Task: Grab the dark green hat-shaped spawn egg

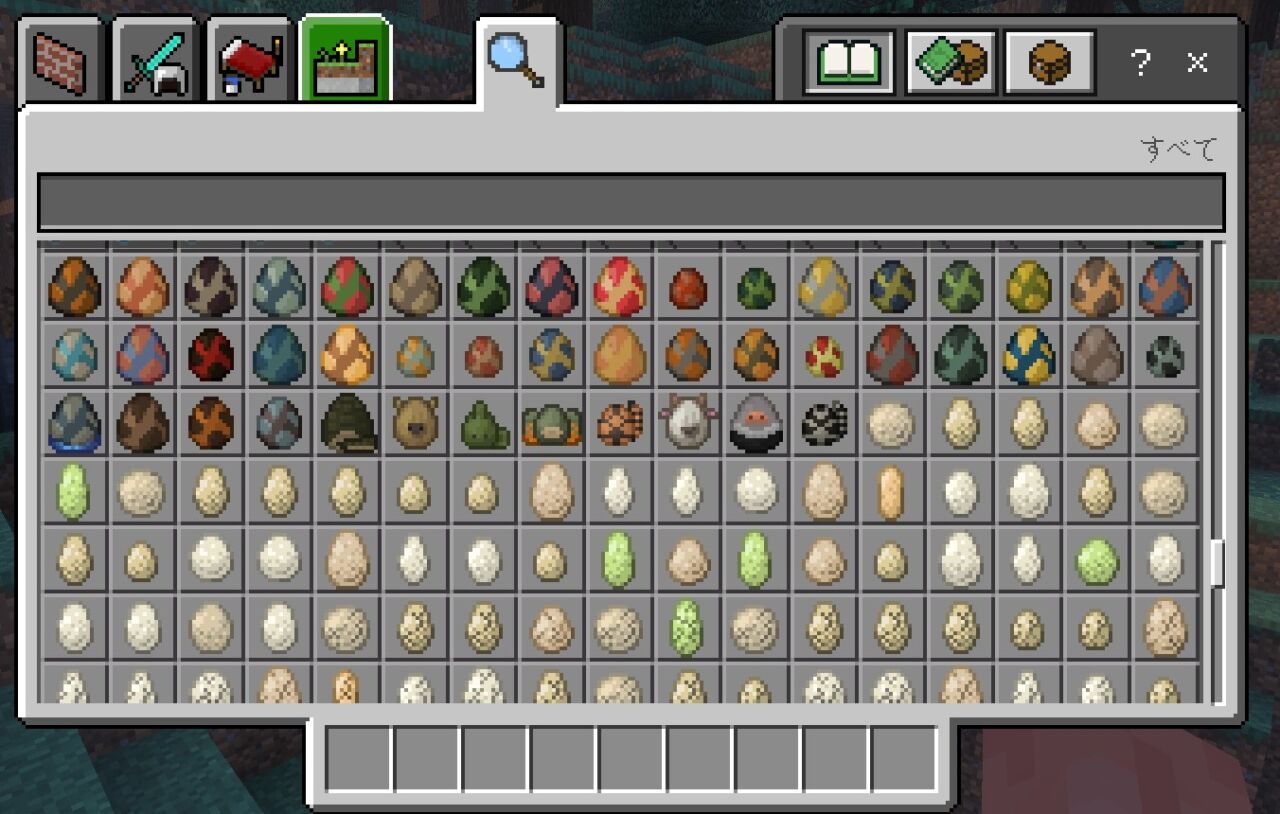Action: 346,423
